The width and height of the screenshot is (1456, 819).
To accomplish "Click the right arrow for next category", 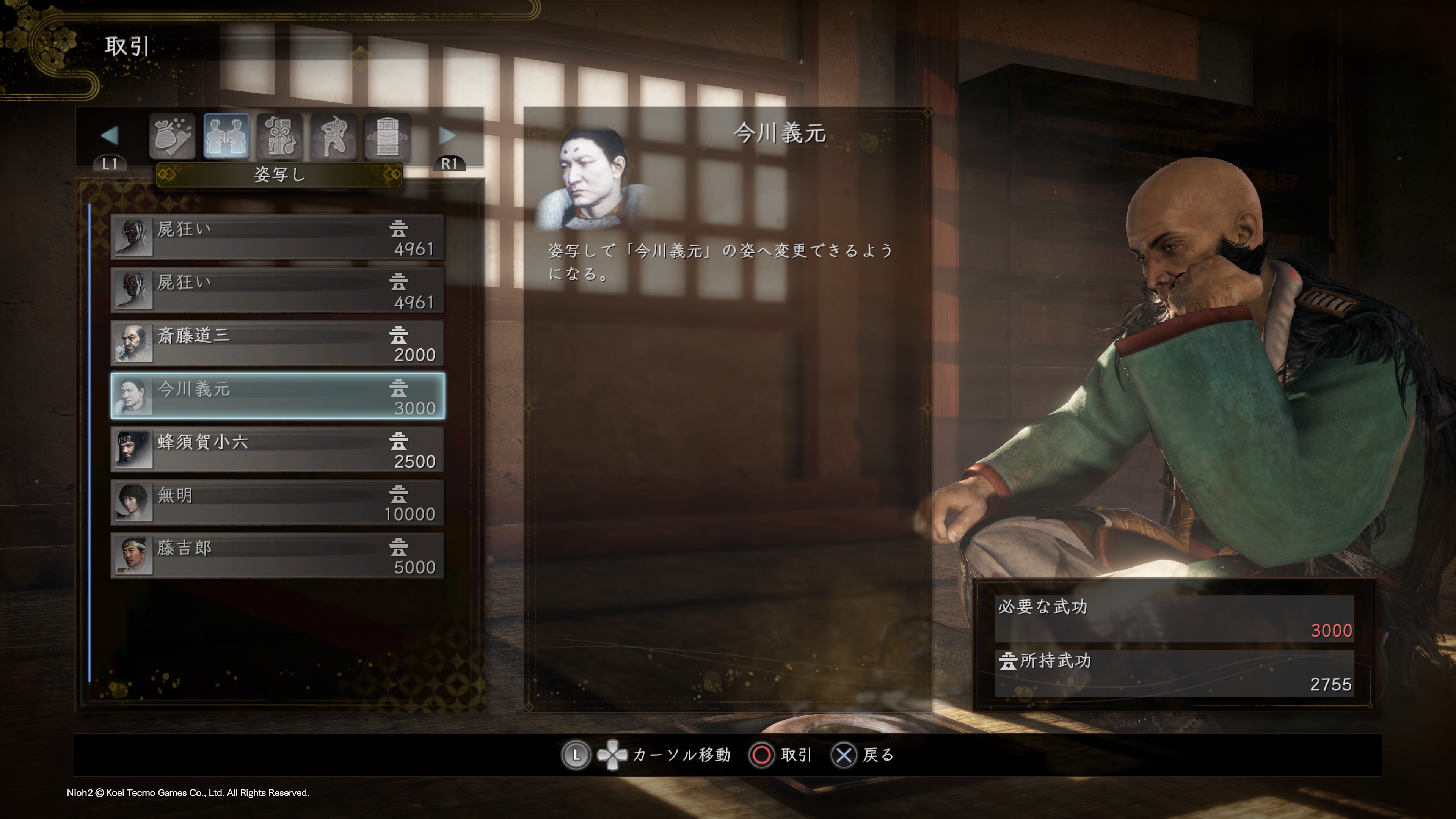I will [x=447, y=136].
